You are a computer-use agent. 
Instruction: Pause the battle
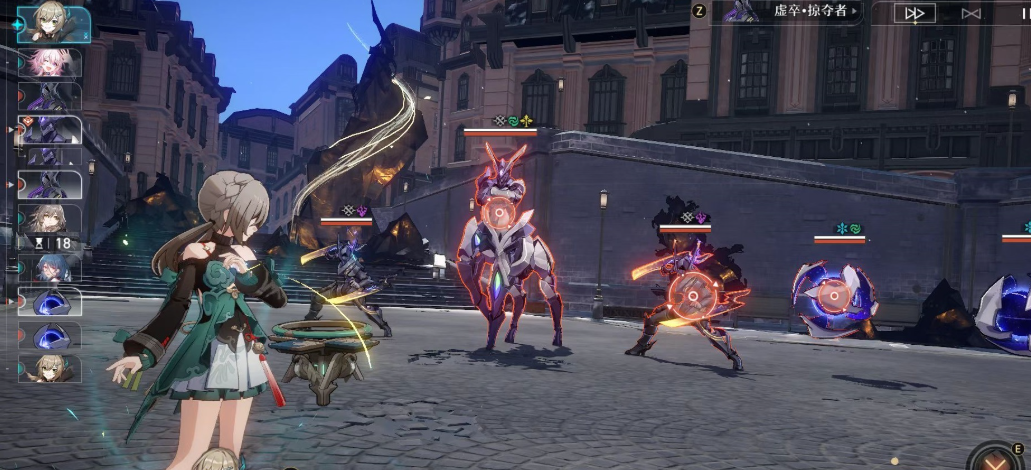coord(1023,13)
